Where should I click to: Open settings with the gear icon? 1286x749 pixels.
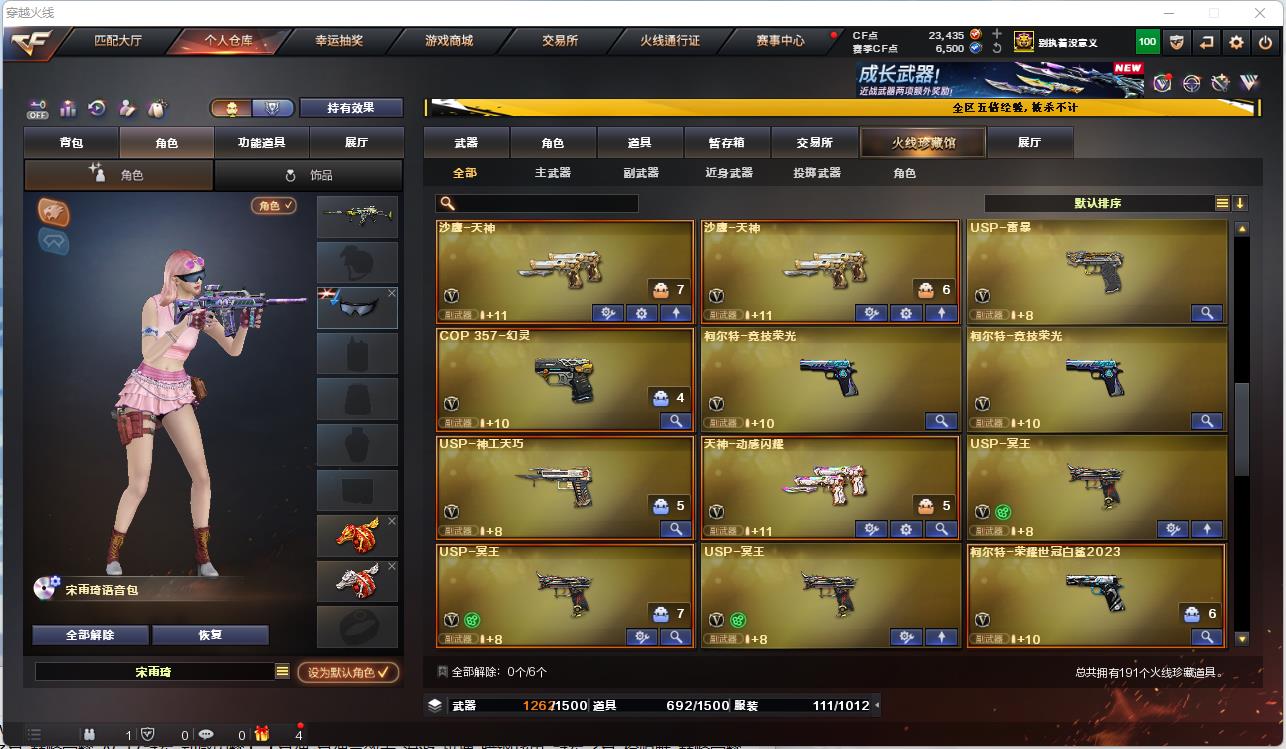click(x=1237, y=42)
